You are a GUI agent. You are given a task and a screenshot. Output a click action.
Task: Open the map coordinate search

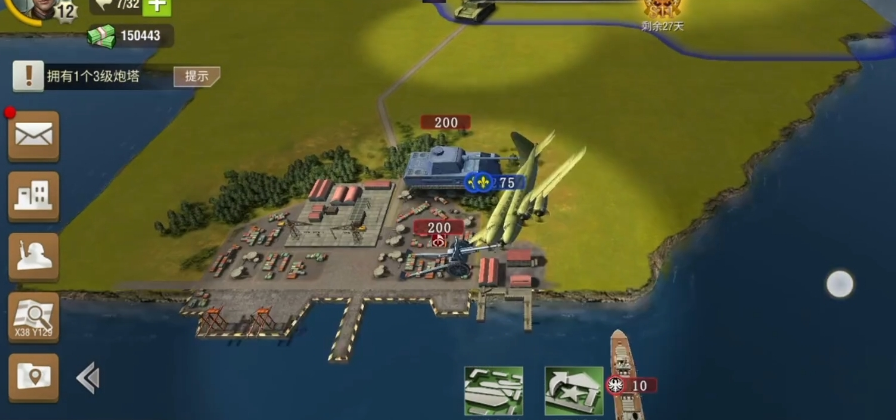(34, 318)
